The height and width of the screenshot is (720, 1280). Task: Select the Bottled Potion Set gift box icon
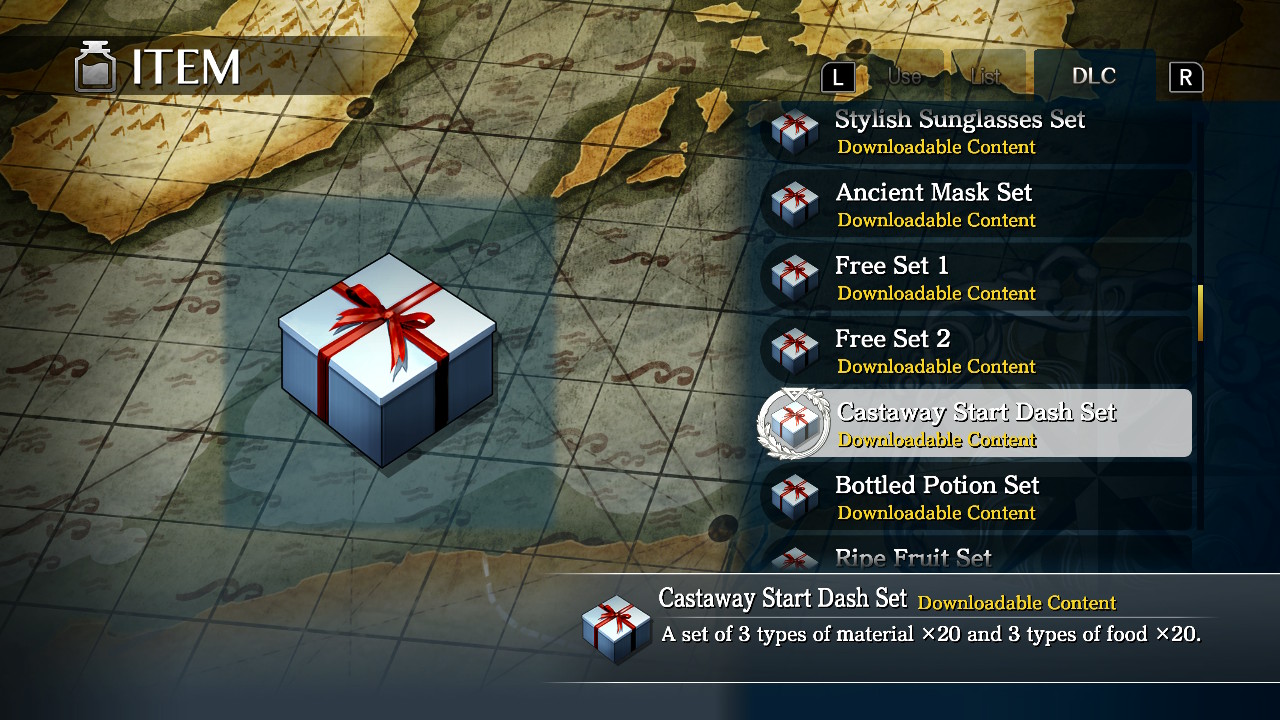pos(794,497)
